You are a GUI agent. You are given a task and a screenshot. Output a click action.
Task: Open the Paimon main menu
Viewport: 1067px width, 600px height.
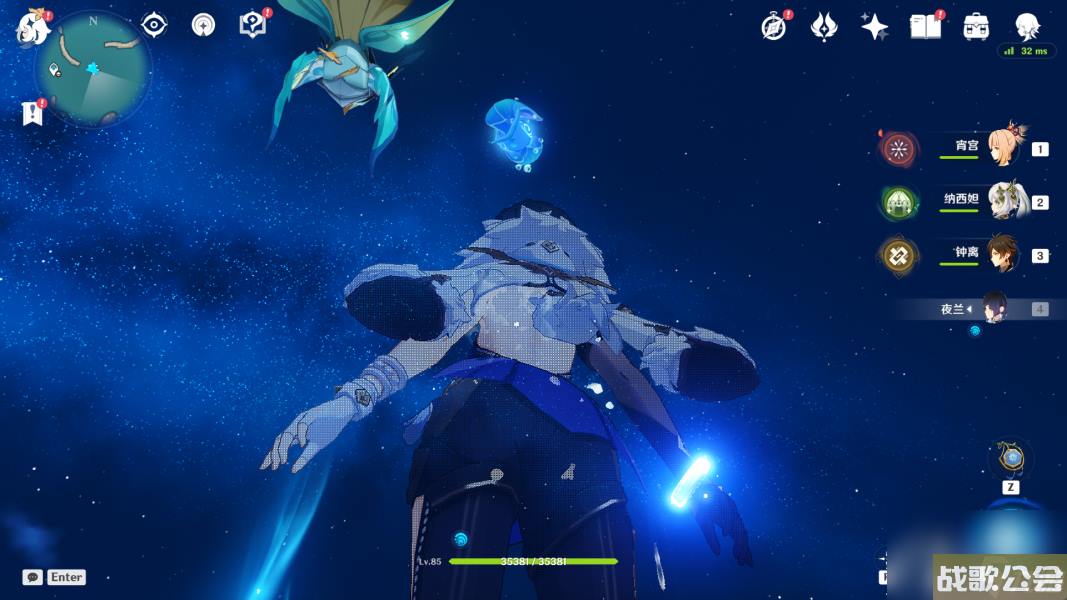click(x=33, y=28)
